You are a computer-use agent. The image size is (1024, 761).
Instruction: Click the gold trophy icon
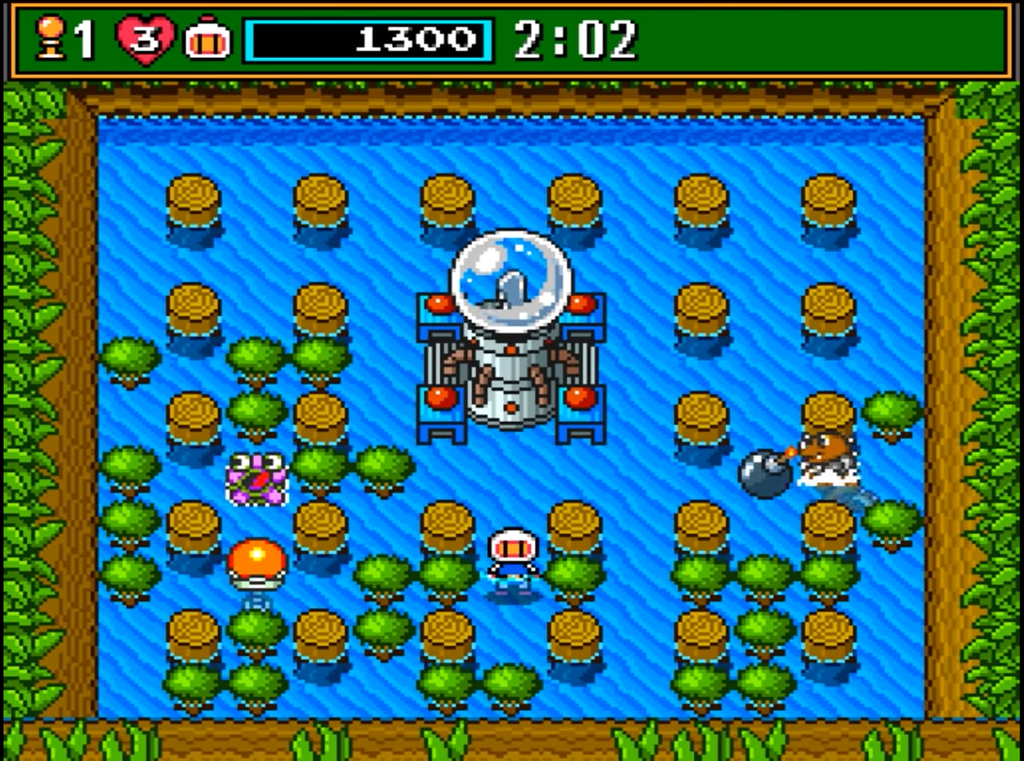[x=50, y=40]
